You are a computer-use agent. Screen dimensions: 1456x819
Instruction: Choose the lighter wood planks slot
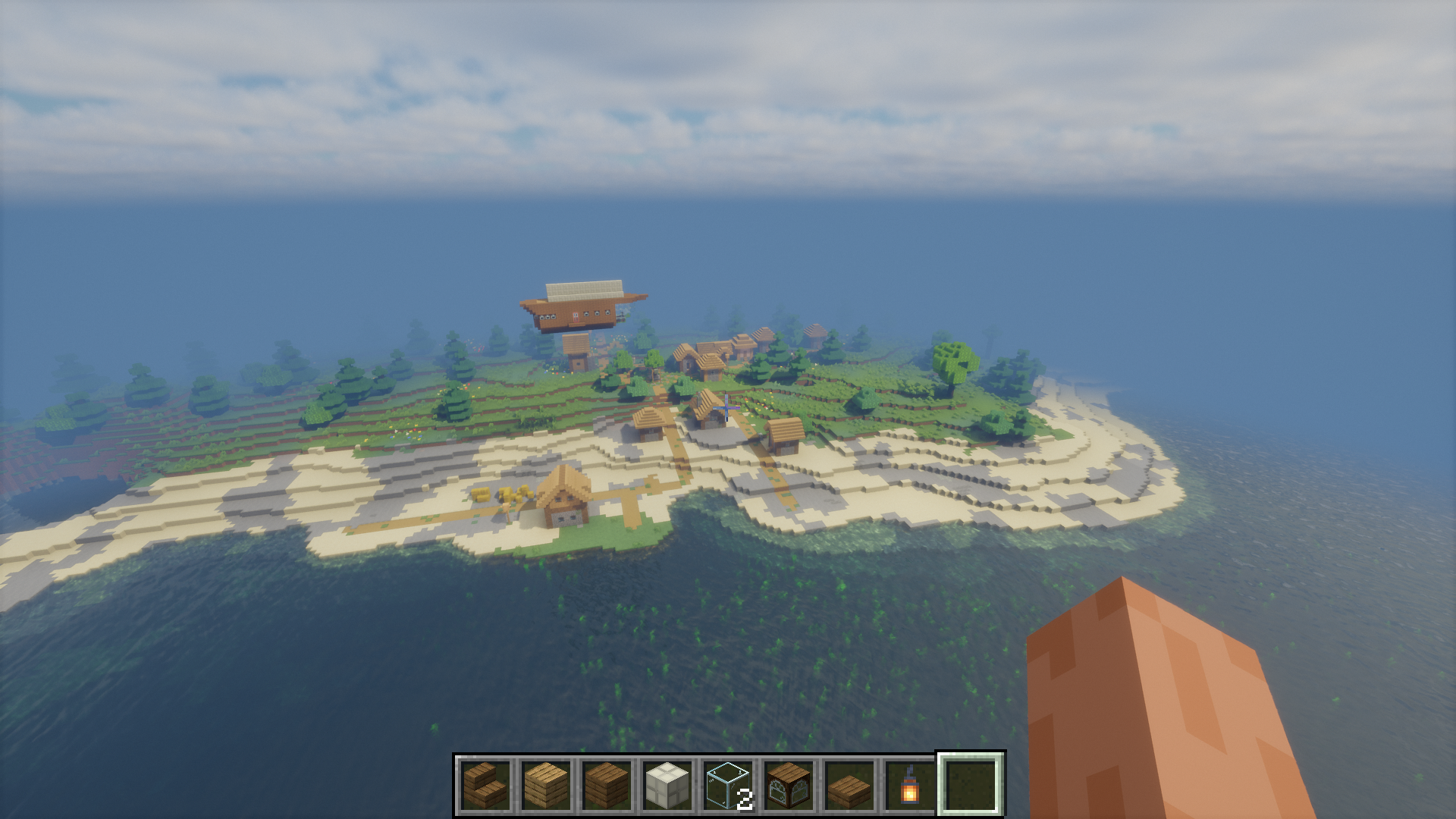click(x=546, y=785)
